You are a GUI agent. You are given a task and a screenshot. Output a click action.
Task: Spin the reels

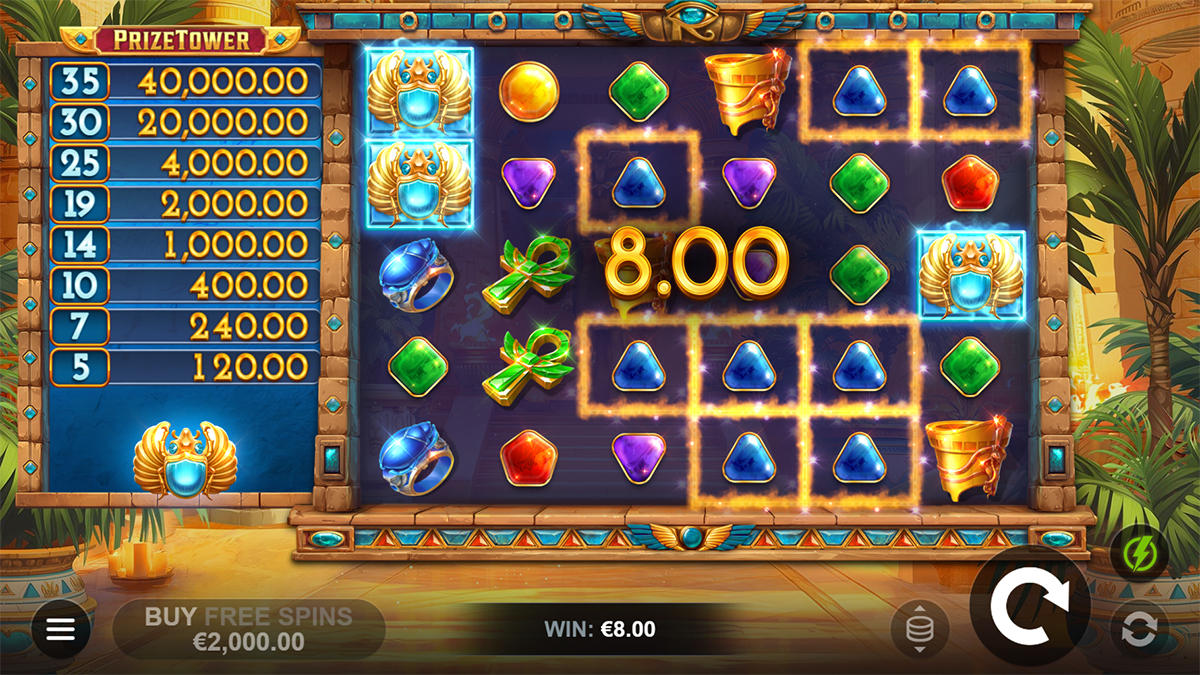tap(1029, 606)
